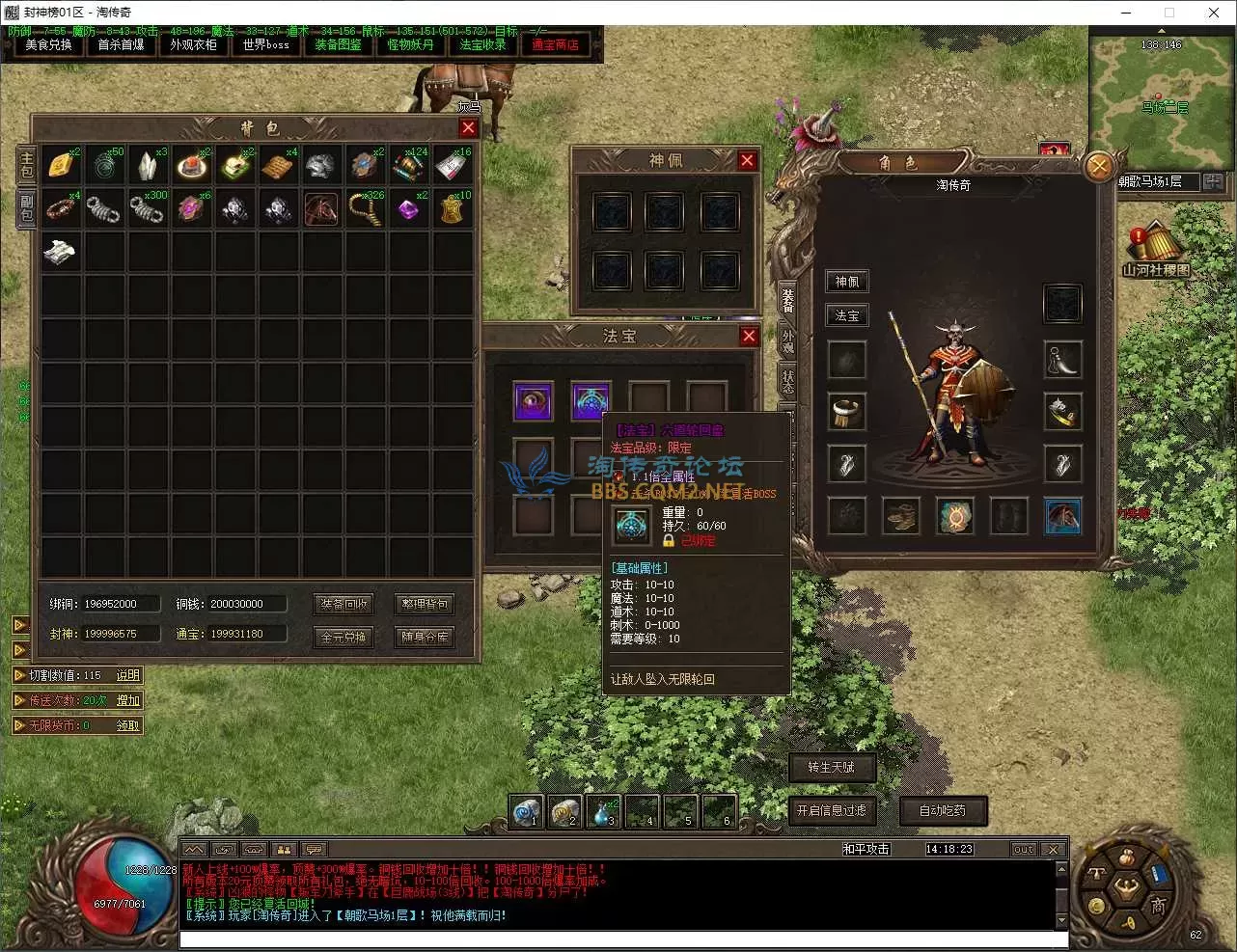Screen dimensions: 1237x952
Task: Close the 角色 character window
Action: pos(1098,167)
